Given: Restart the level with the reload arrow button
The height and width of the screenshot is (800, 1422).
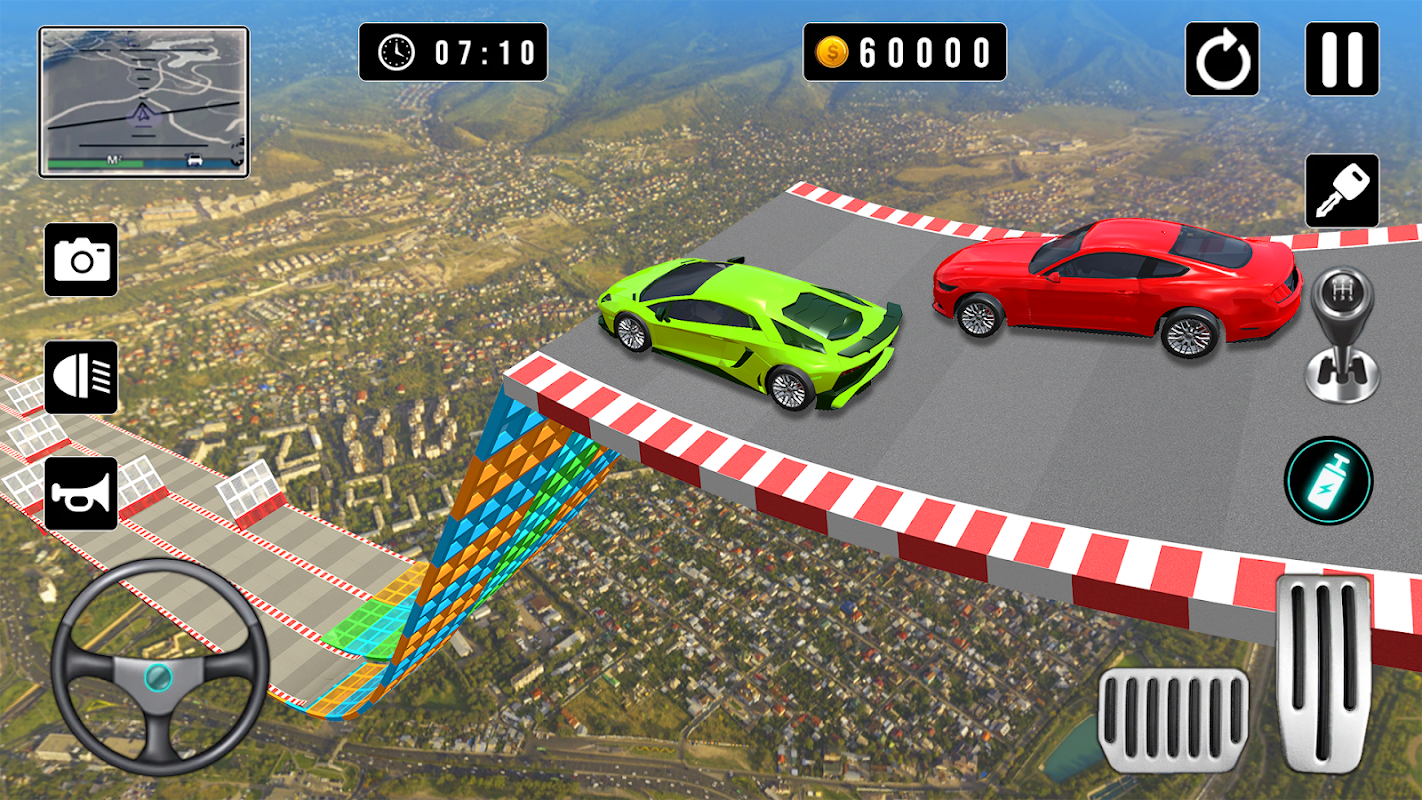Looking at the screenshot, I should click(x=1222, y=59).
